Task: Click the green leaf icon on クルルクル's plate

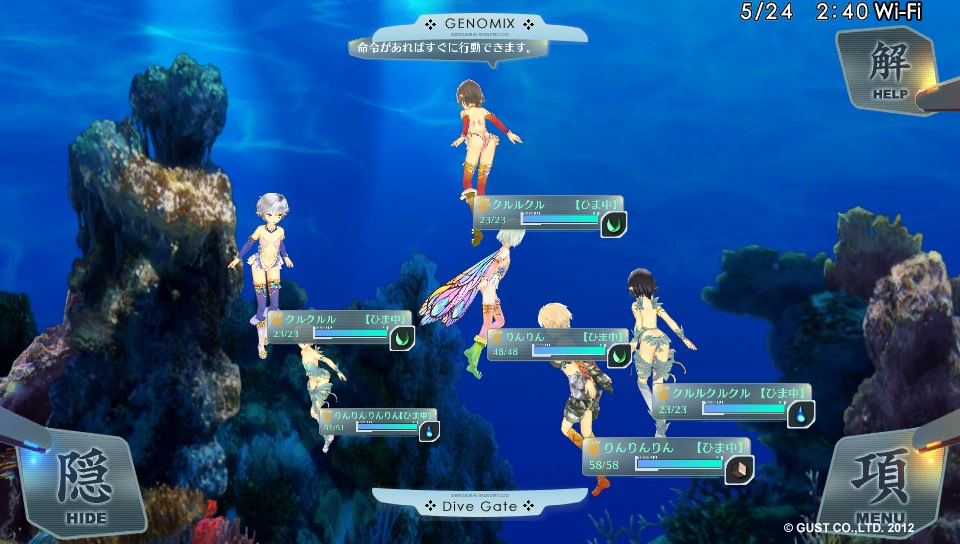Action: pos(613,225)
